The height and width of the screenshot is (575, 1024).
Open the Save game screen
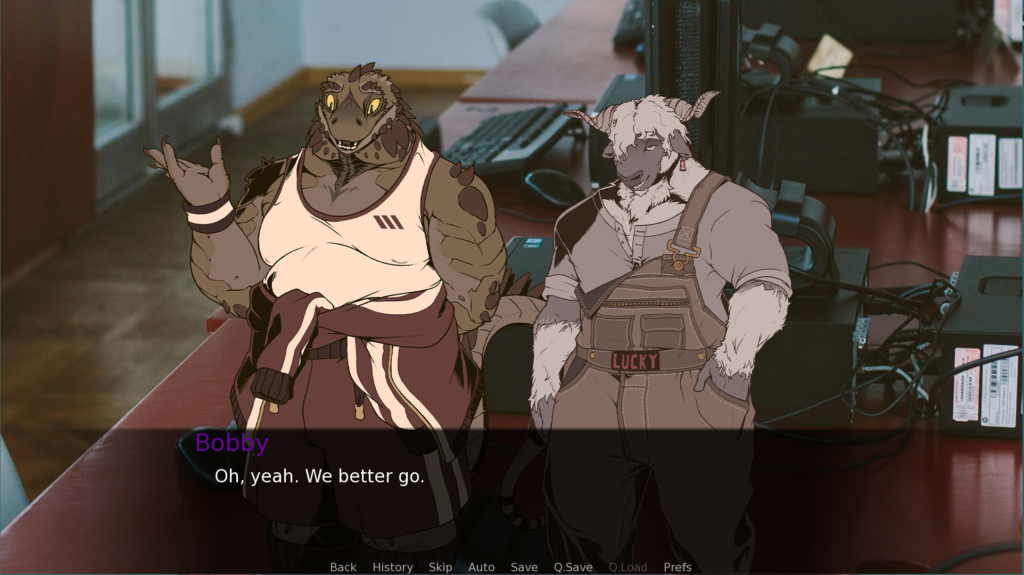[524, 567]
